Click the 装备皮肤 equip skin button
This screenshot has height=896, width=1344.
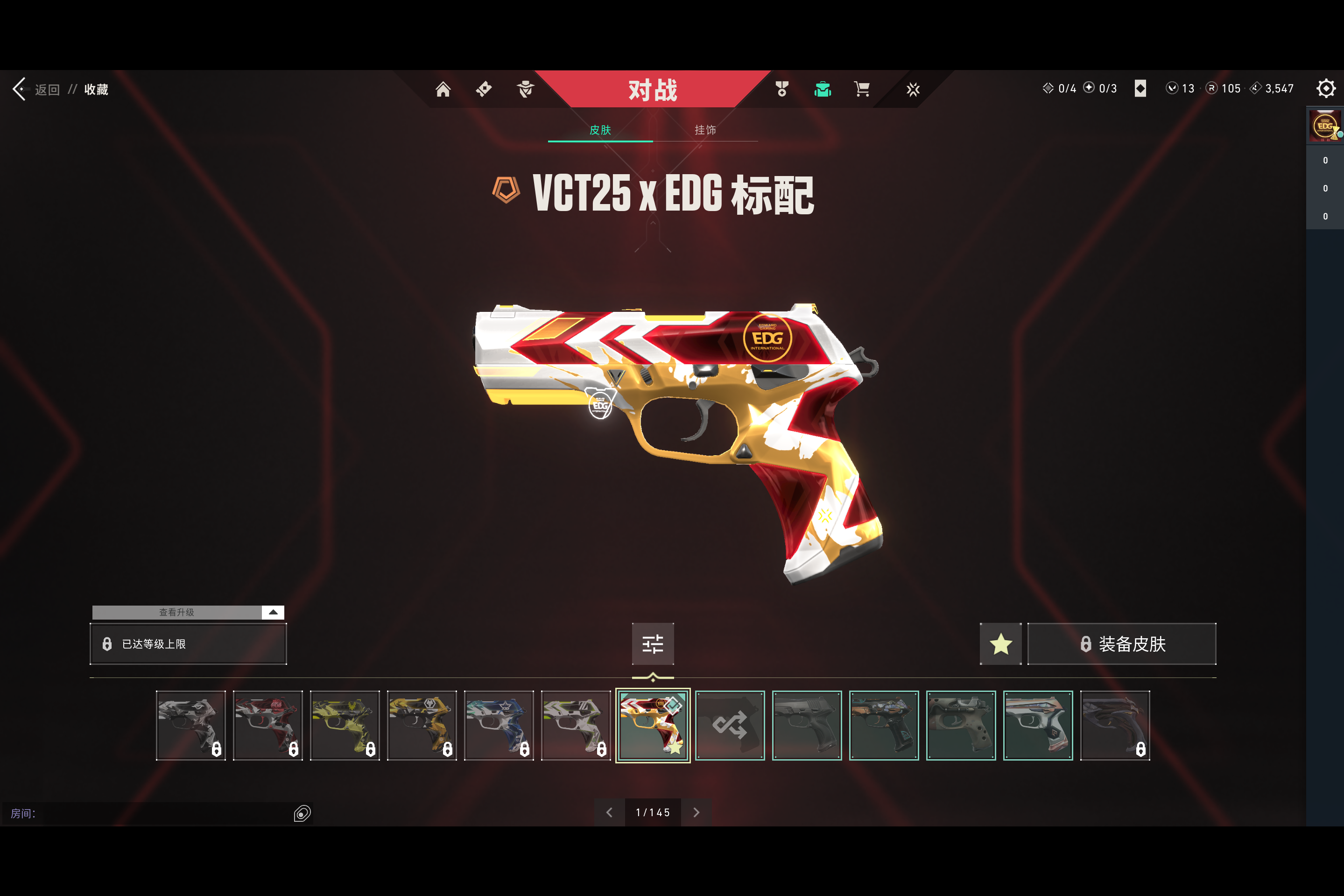(x=1121, y=644)
